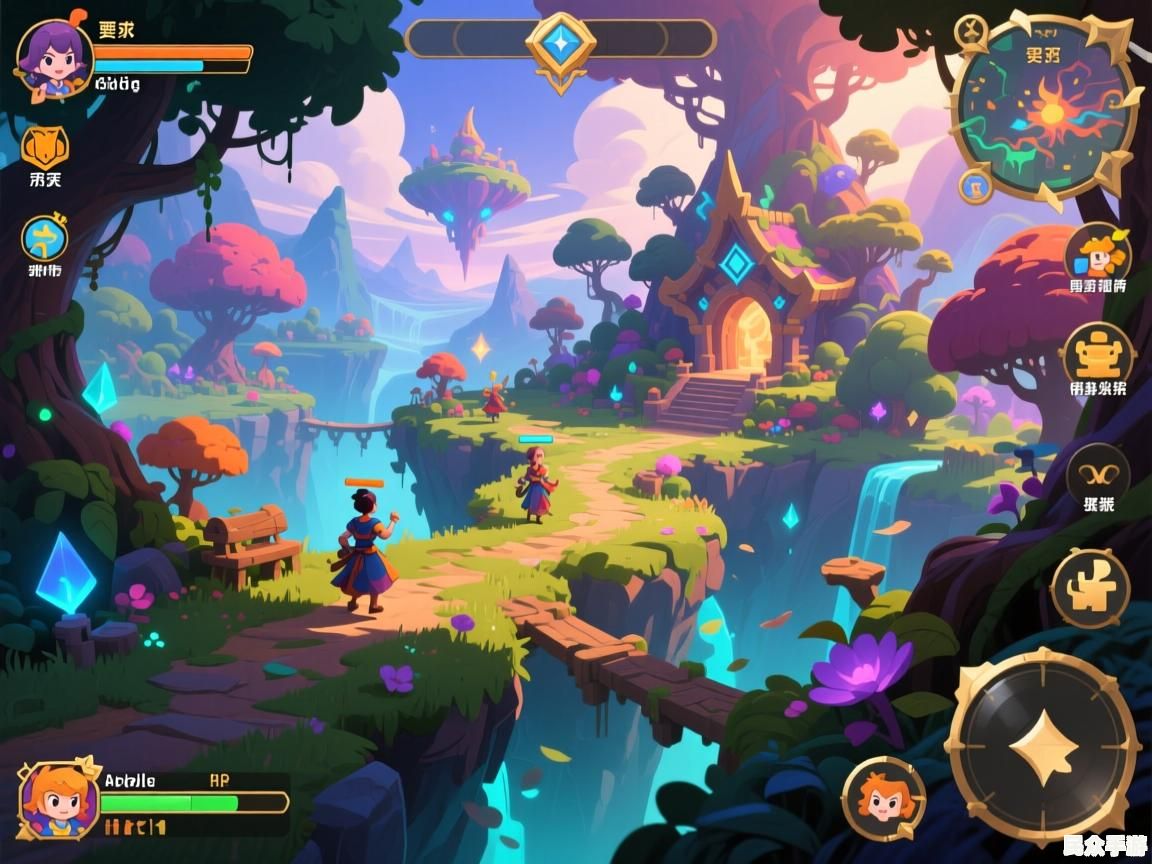Image resolution: width=1152 pixels, height=864 pixels.
Task: Click the small crossed-swords button on the minimap
Action: coord(969,32)
